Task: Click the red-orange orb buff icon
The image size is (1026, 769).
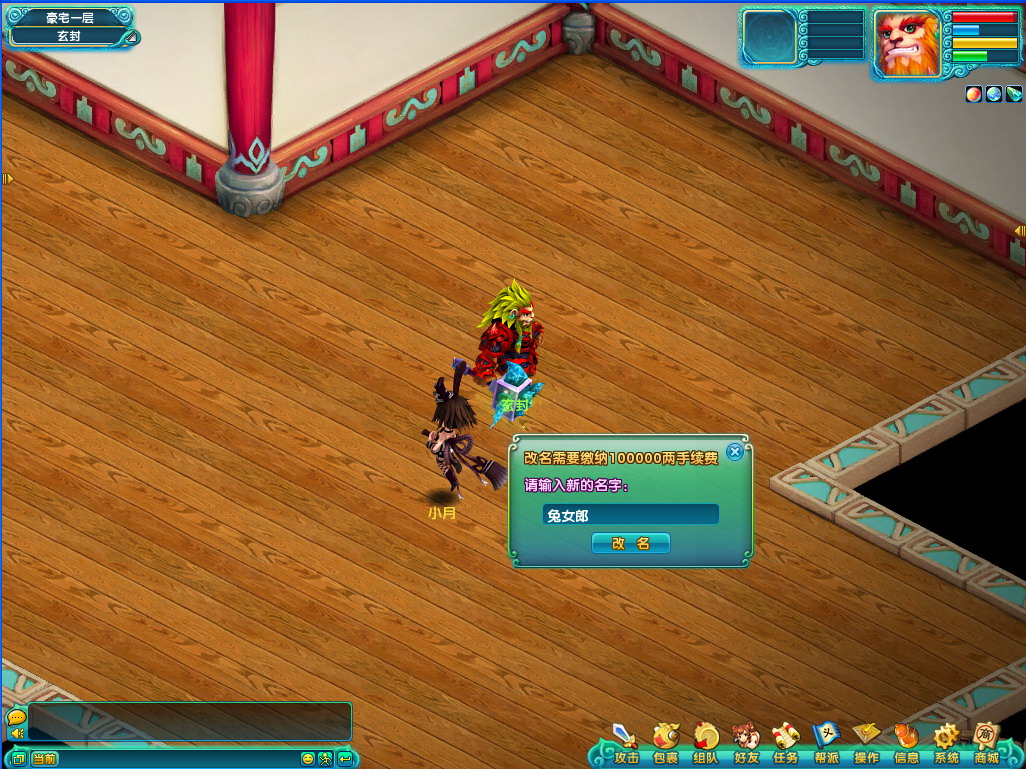Action: tap(973, 94)
